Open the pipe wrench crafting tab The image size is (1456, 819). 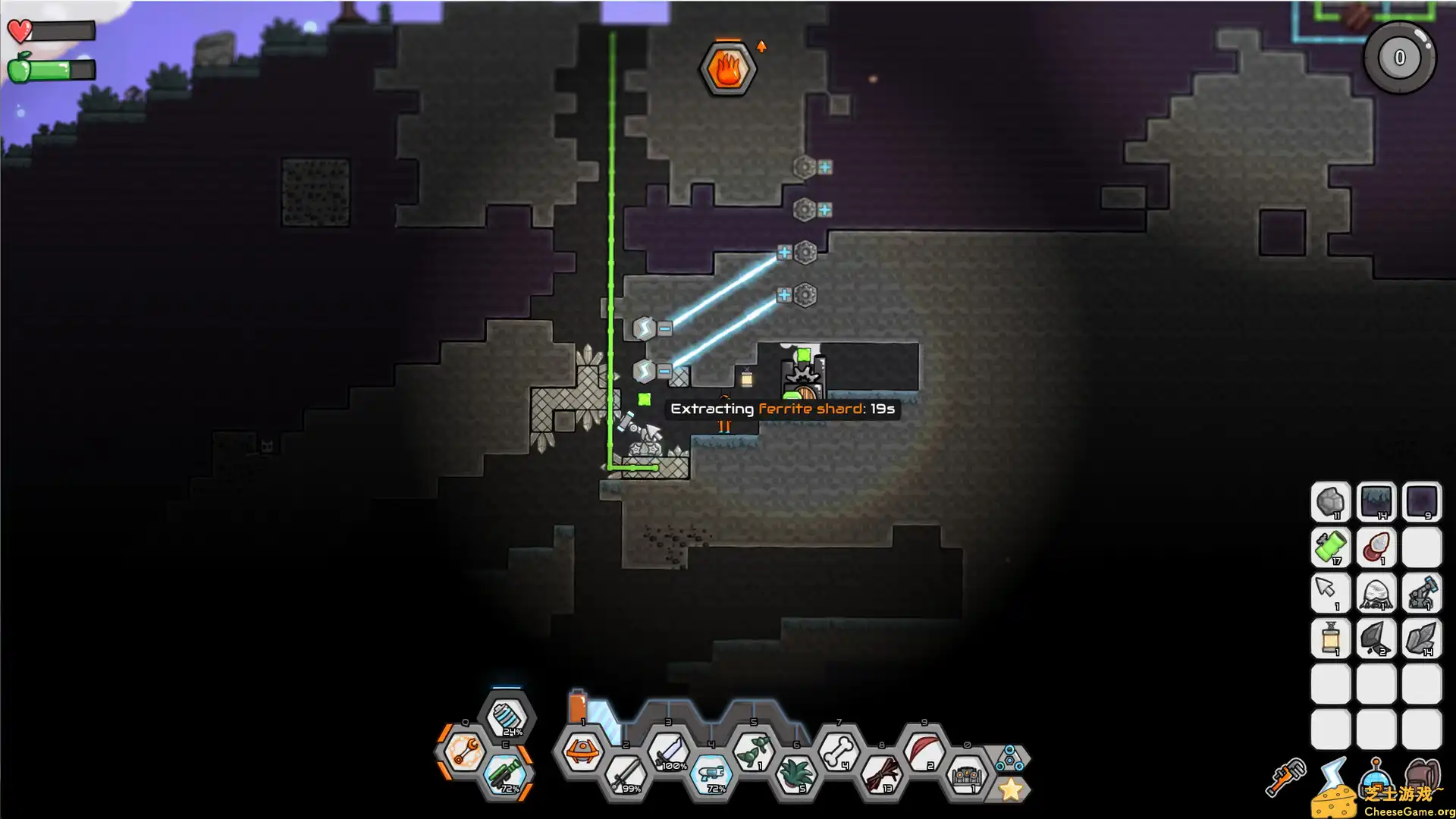[1285, 777]
